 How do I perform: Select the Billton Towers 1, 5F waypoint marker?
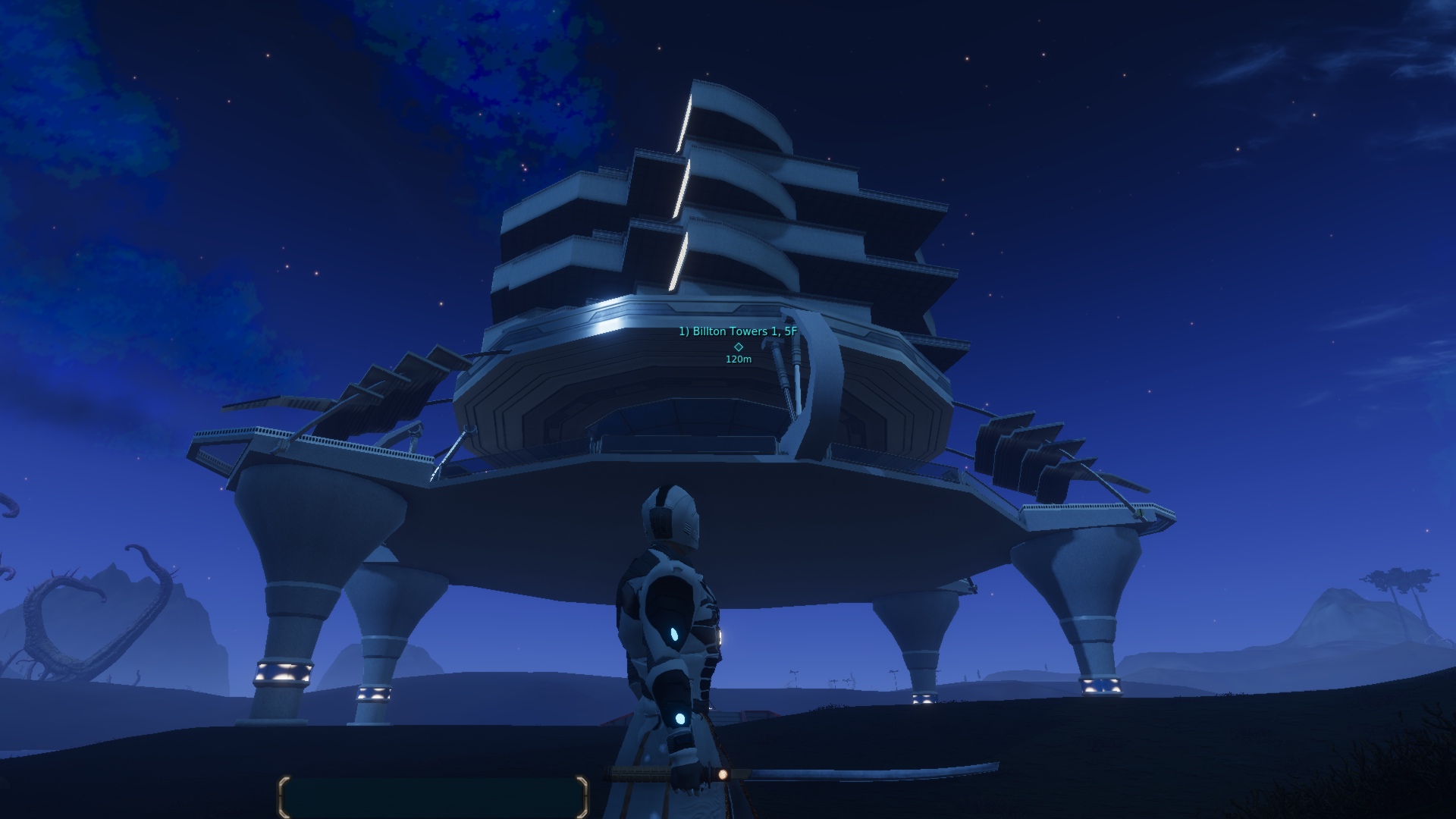(x=739, y=347)
